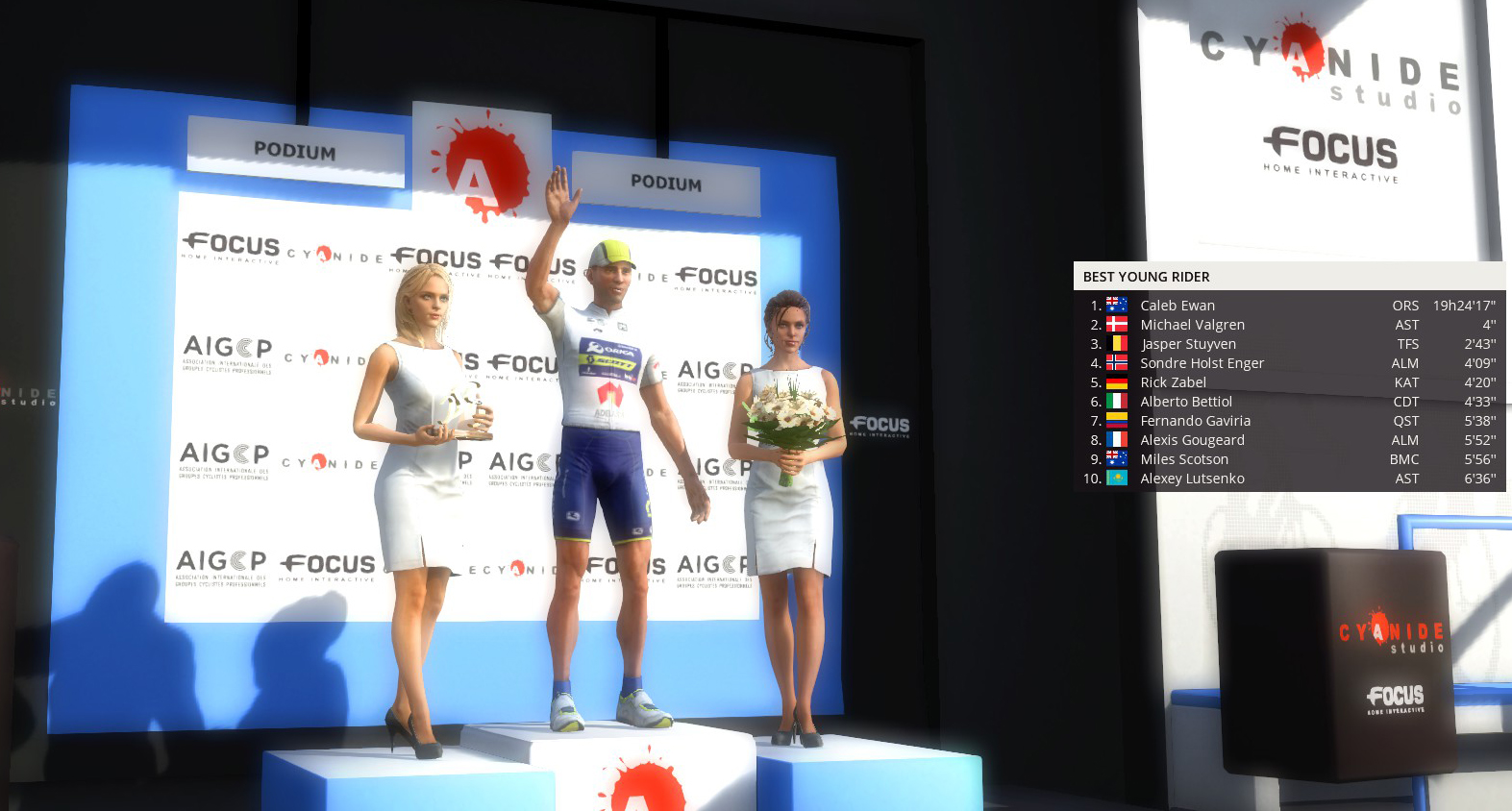Select Miles Scotson's row
The image size is (1512, 811).
pyautogui.click(x=1184, y=459)
